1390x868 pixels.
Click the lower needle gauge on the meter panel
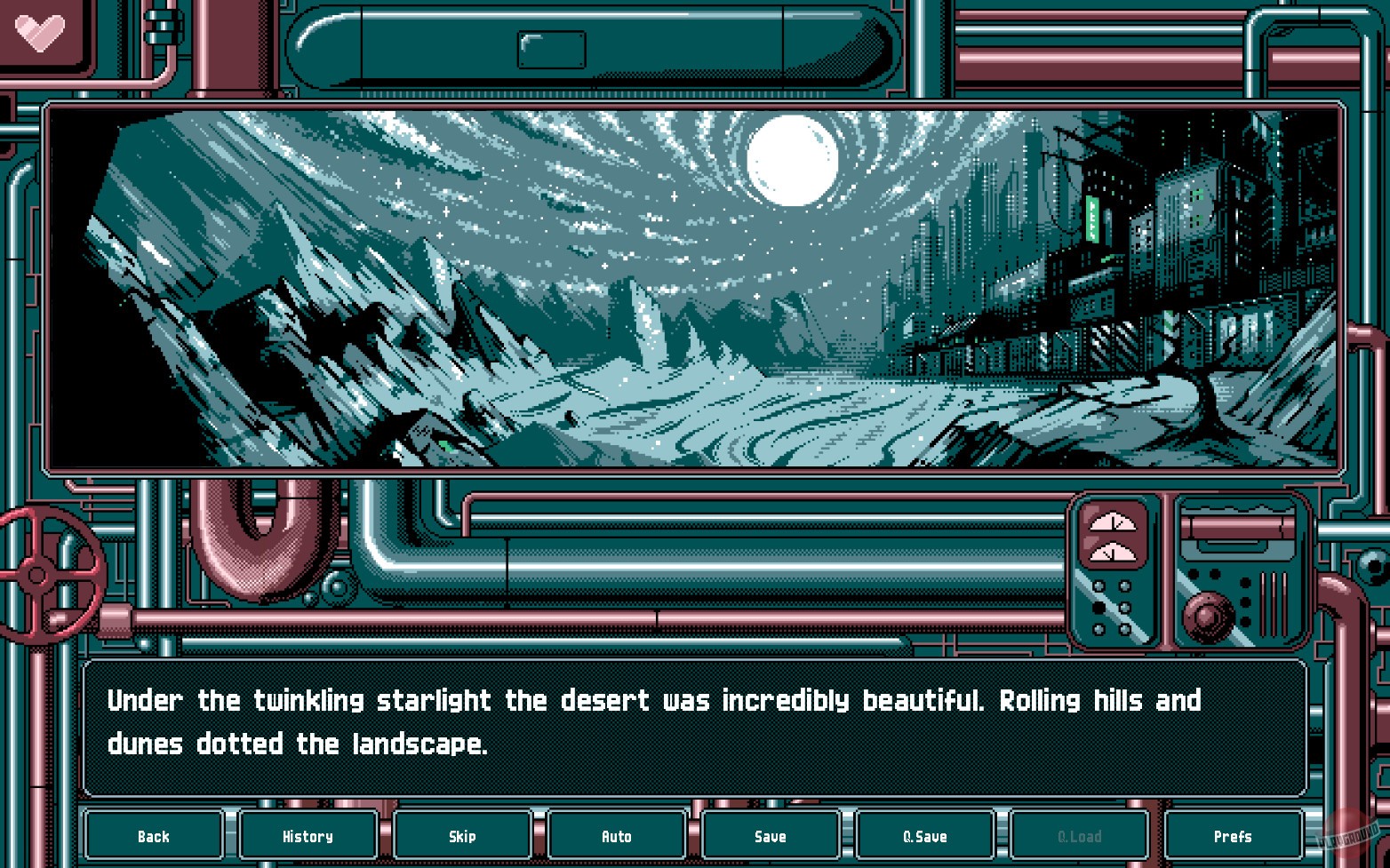tap(1113, 553)
